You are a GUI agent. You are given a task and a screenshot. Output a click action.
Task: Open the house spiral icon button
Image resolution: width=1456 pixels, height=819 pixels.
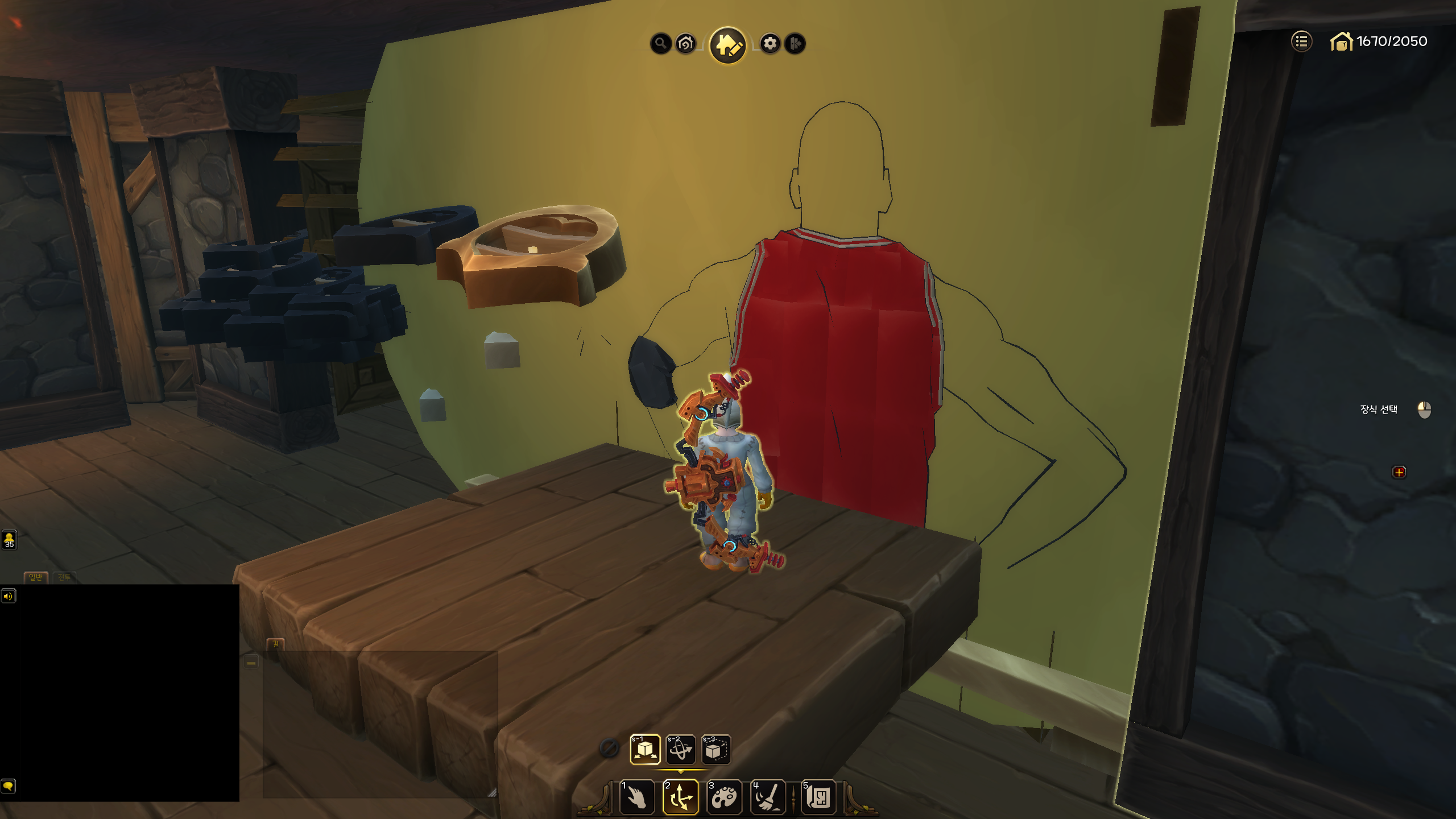click(x=686, y=43)
